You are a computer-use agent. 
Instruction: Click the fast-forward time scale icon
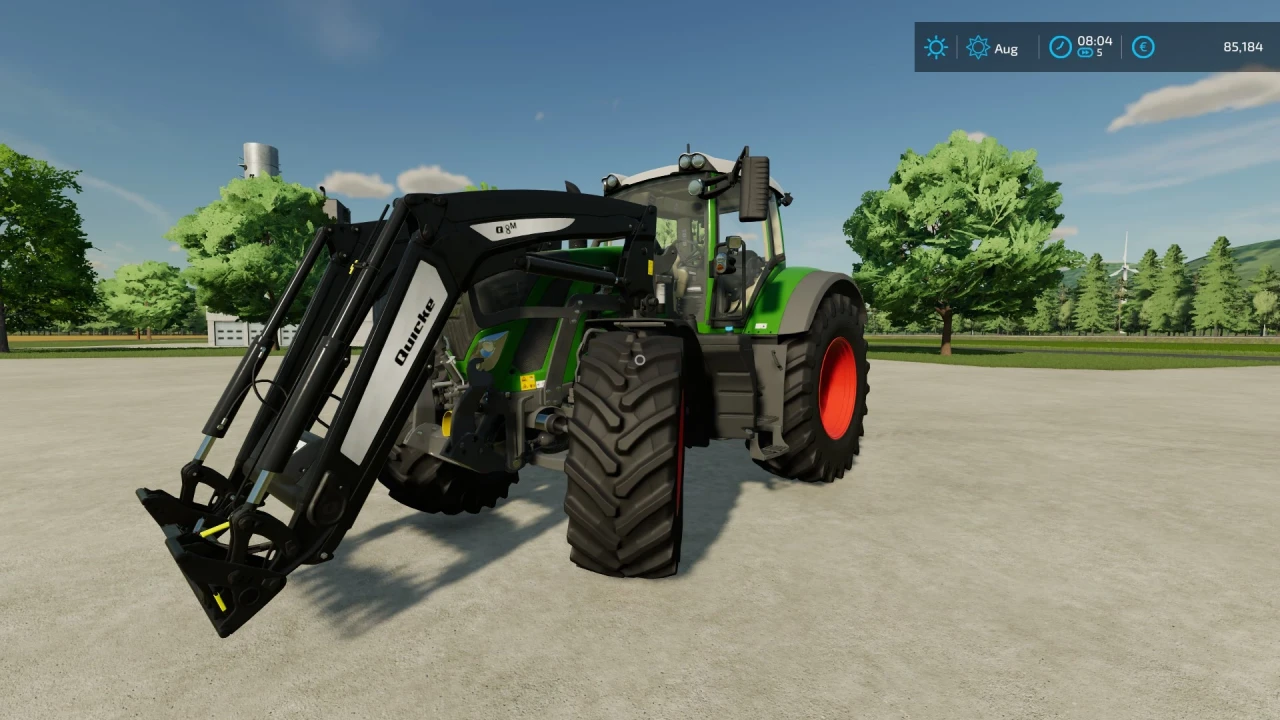pos(1086,53)
